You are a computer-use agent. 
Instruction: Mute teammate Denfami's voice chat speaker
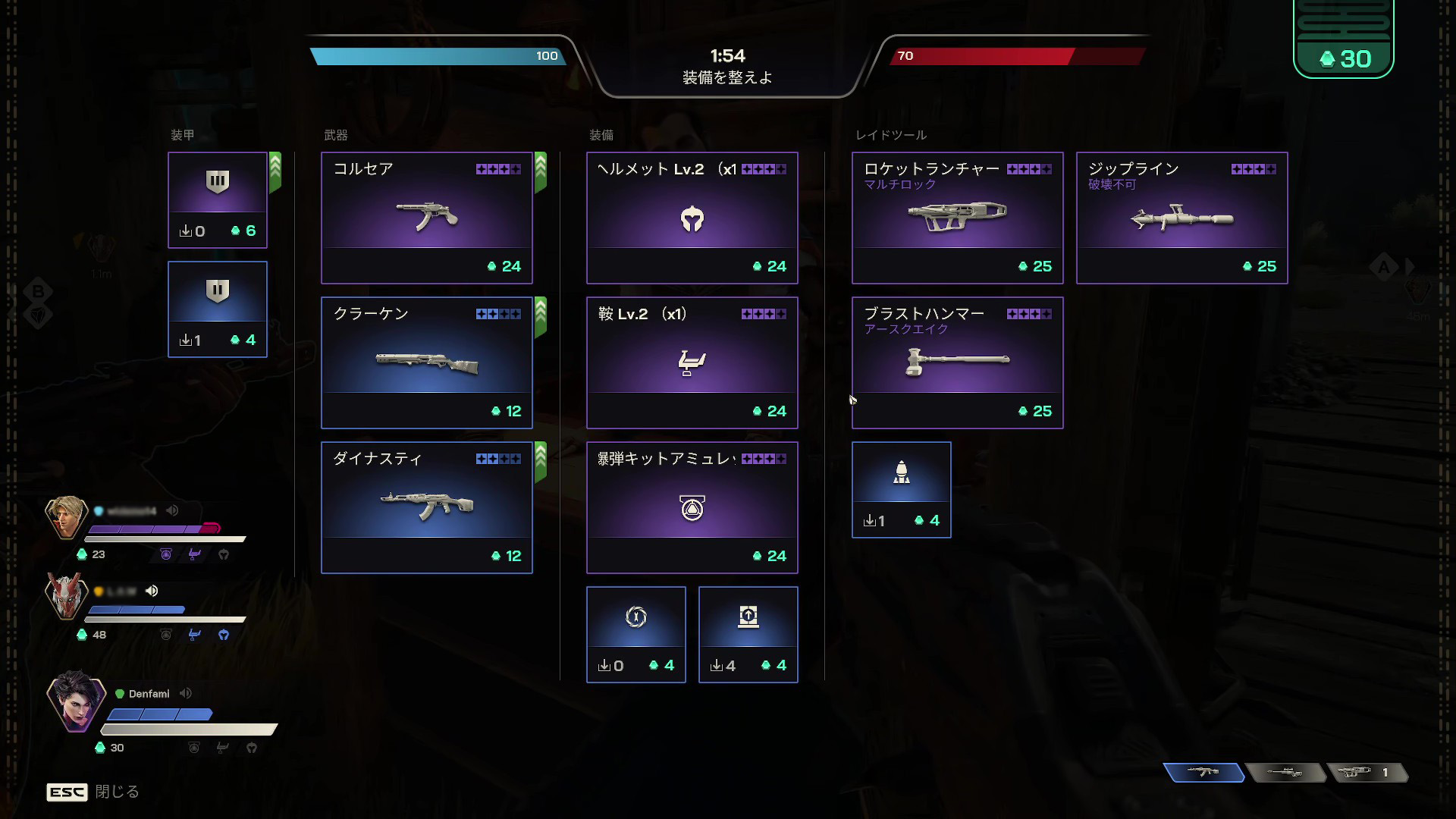(185, 692)
